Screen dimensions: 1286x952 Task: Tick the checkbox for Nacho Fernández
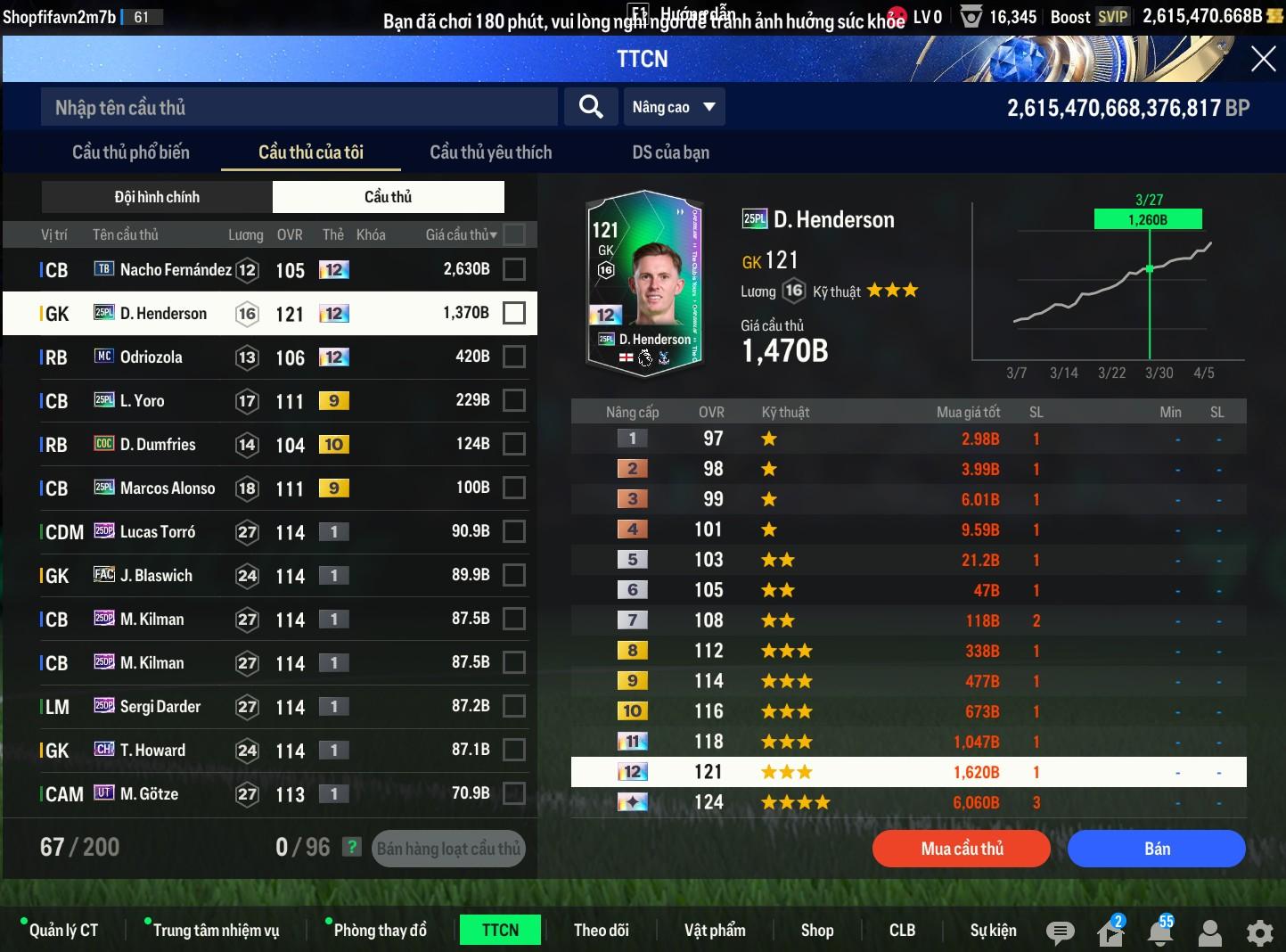(514, 269)
